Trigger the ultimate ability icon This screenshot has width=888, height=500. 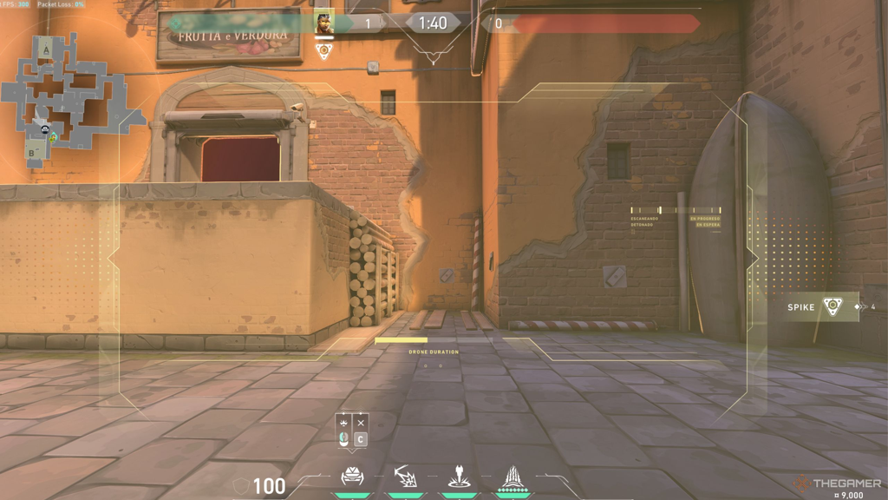pos(513,475)
